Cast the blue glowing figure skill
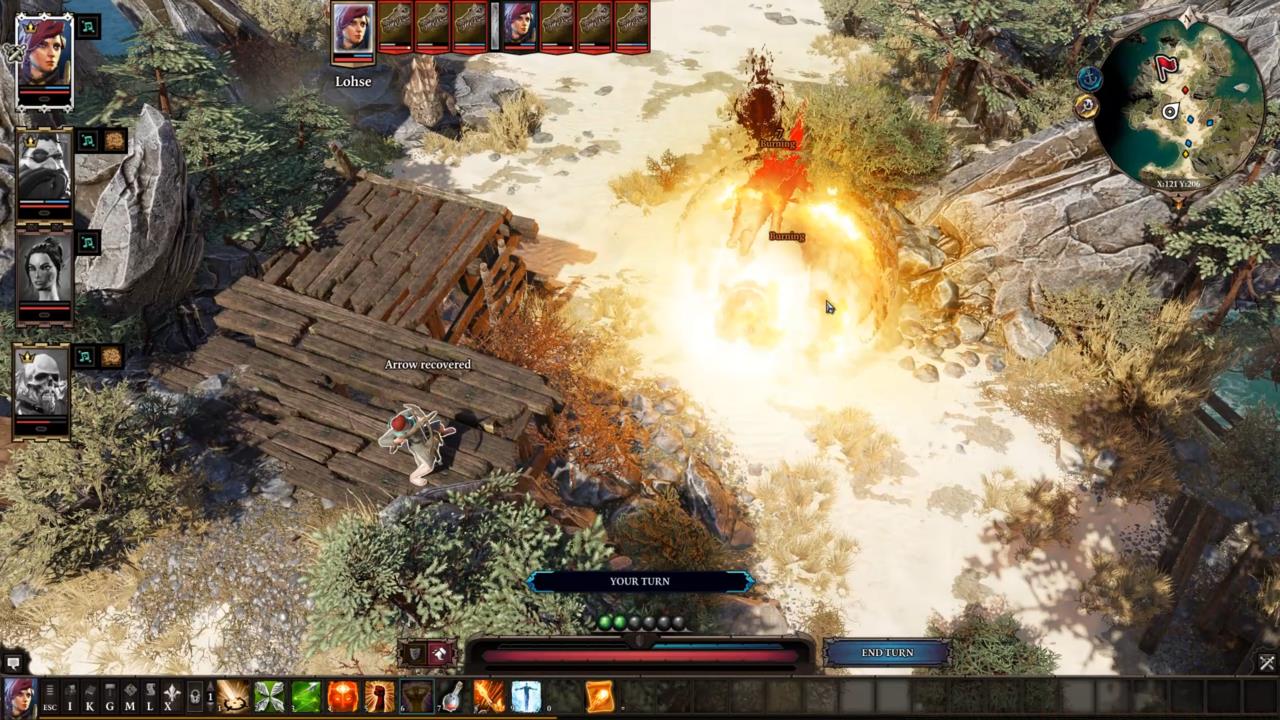1280x720 pixels. (x=526, y=696)
